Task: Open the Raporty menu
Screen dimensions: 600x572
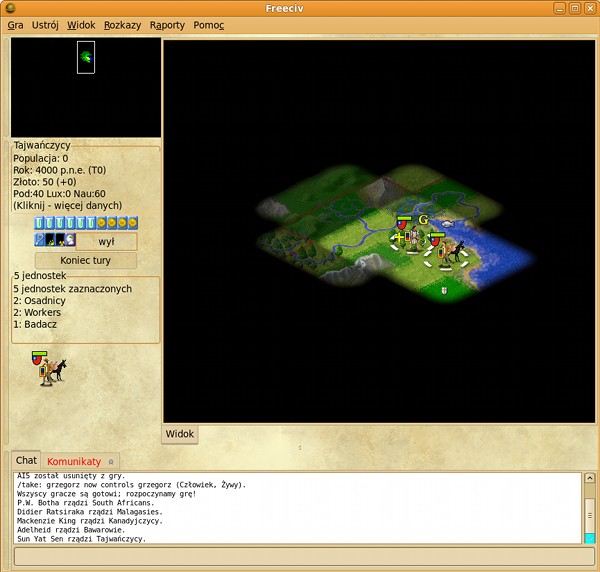Action: coord(167,25)
